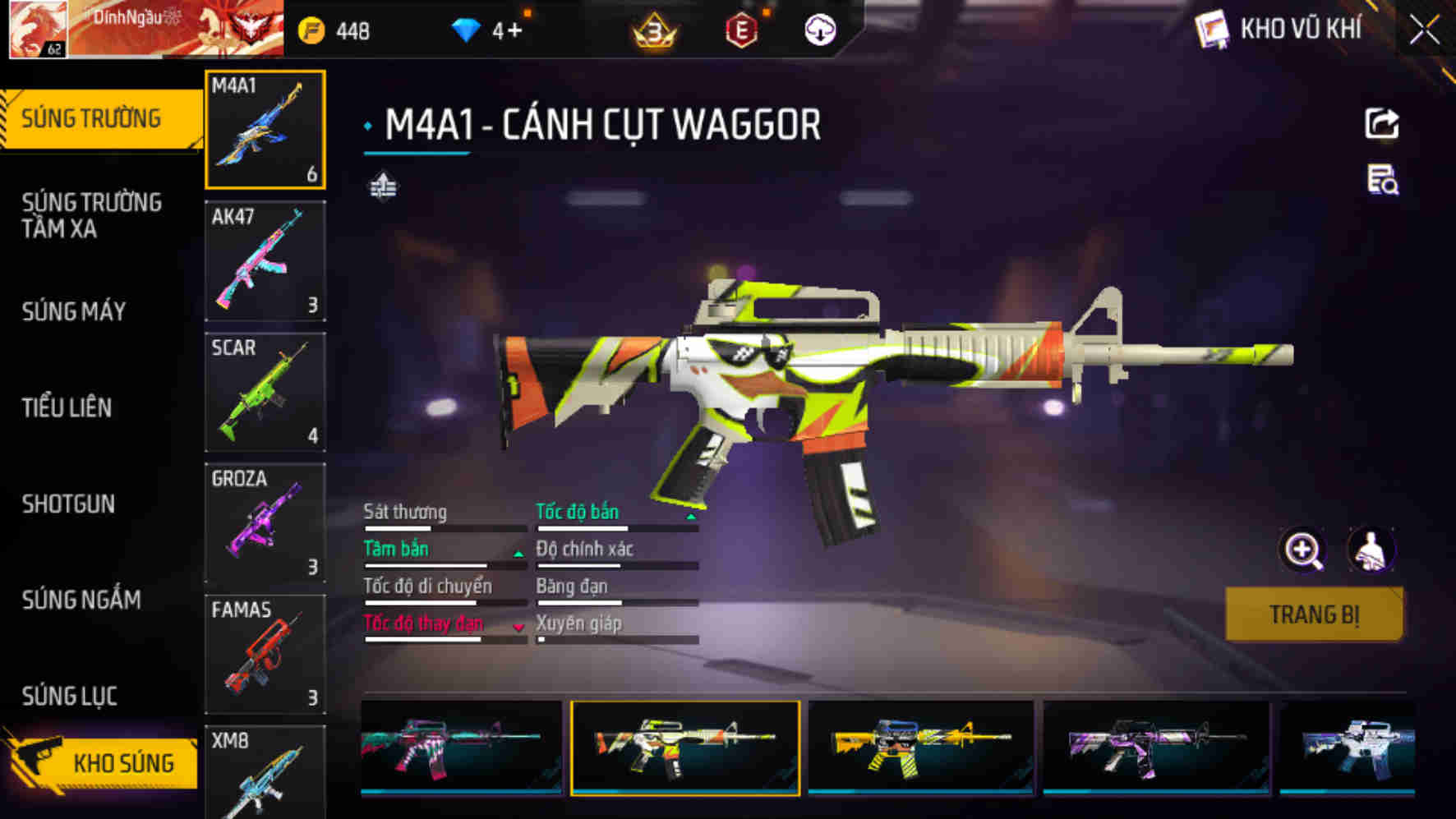Select the yellow and blue M4A1 skin
1456x819 pixels.
coord(920,748)
